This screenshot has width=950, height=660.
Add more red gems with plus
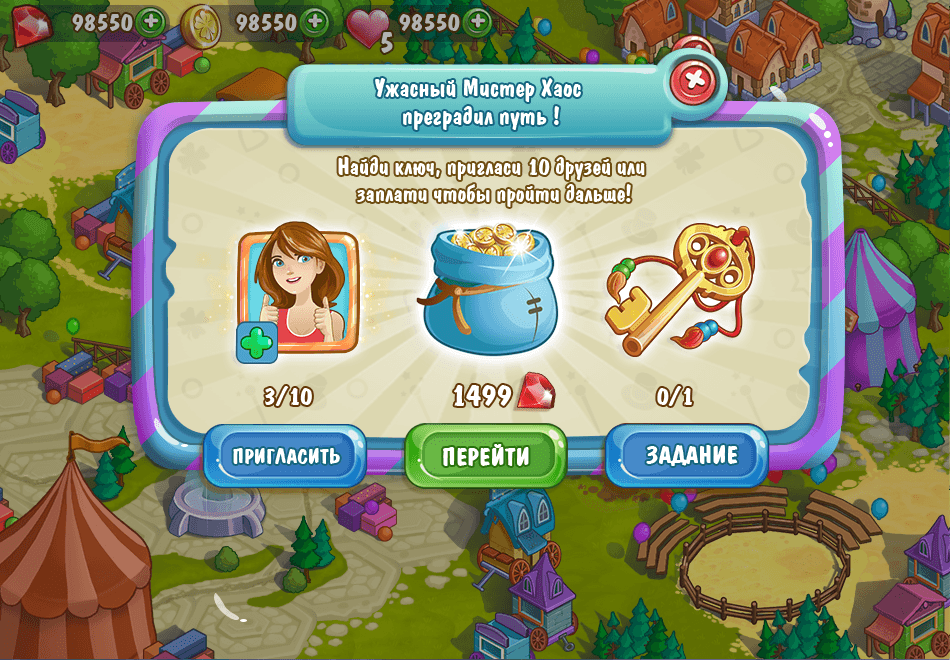click(152, 21)
